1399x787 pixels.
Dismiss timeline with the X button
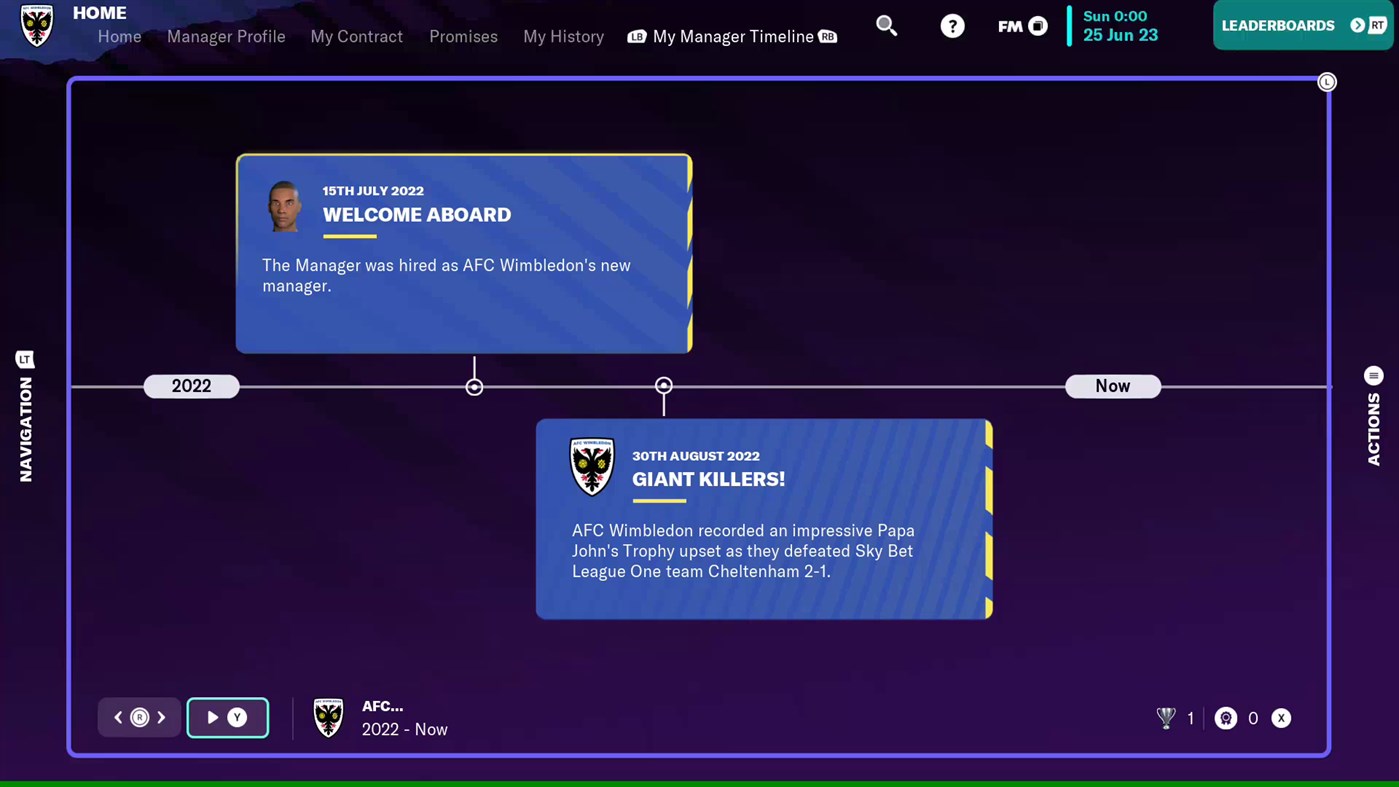coord(1281,718)
